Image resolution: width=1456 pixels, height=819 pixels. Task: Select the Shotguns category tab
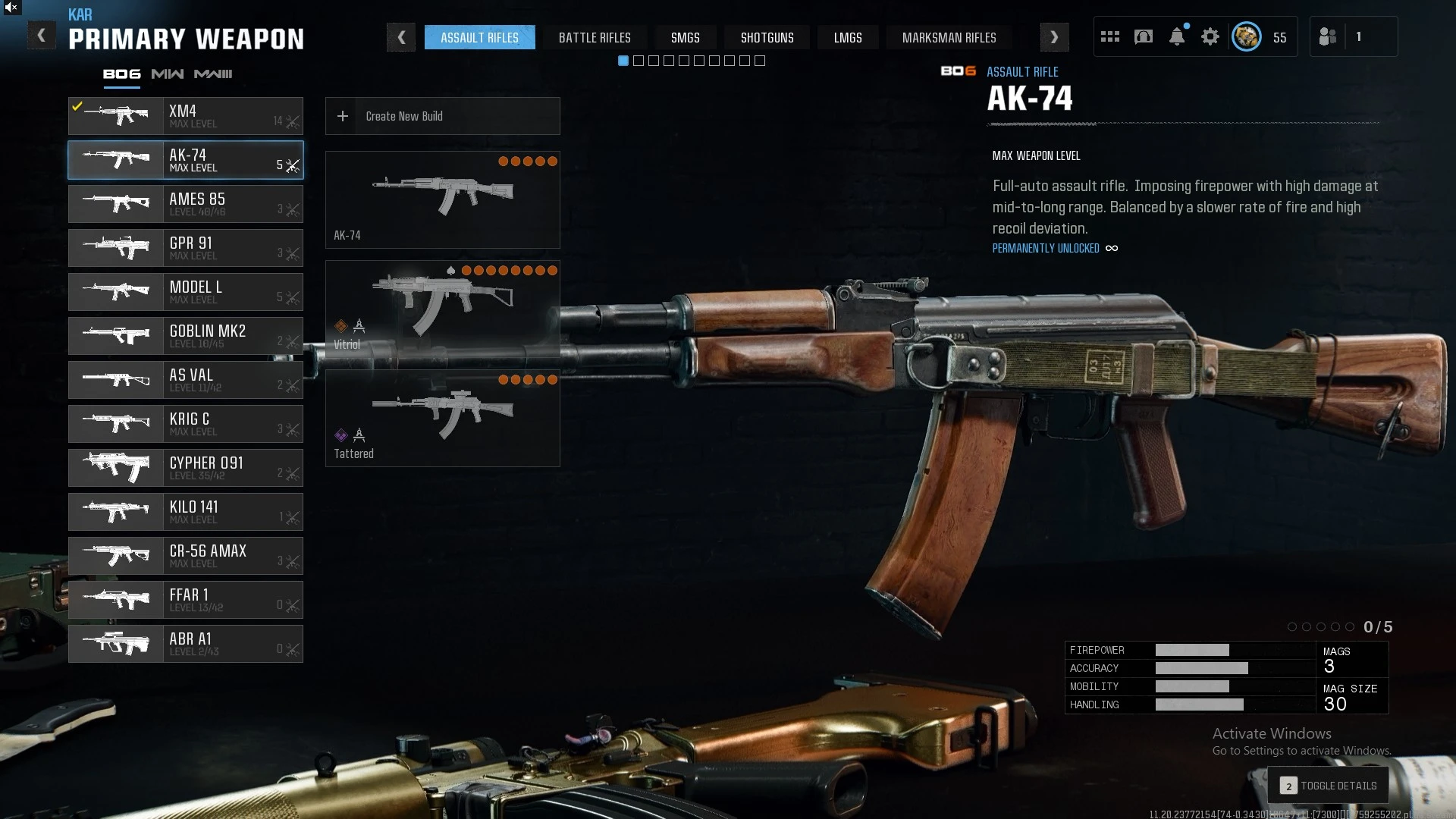pyautogui.click(x=767, y=37)
